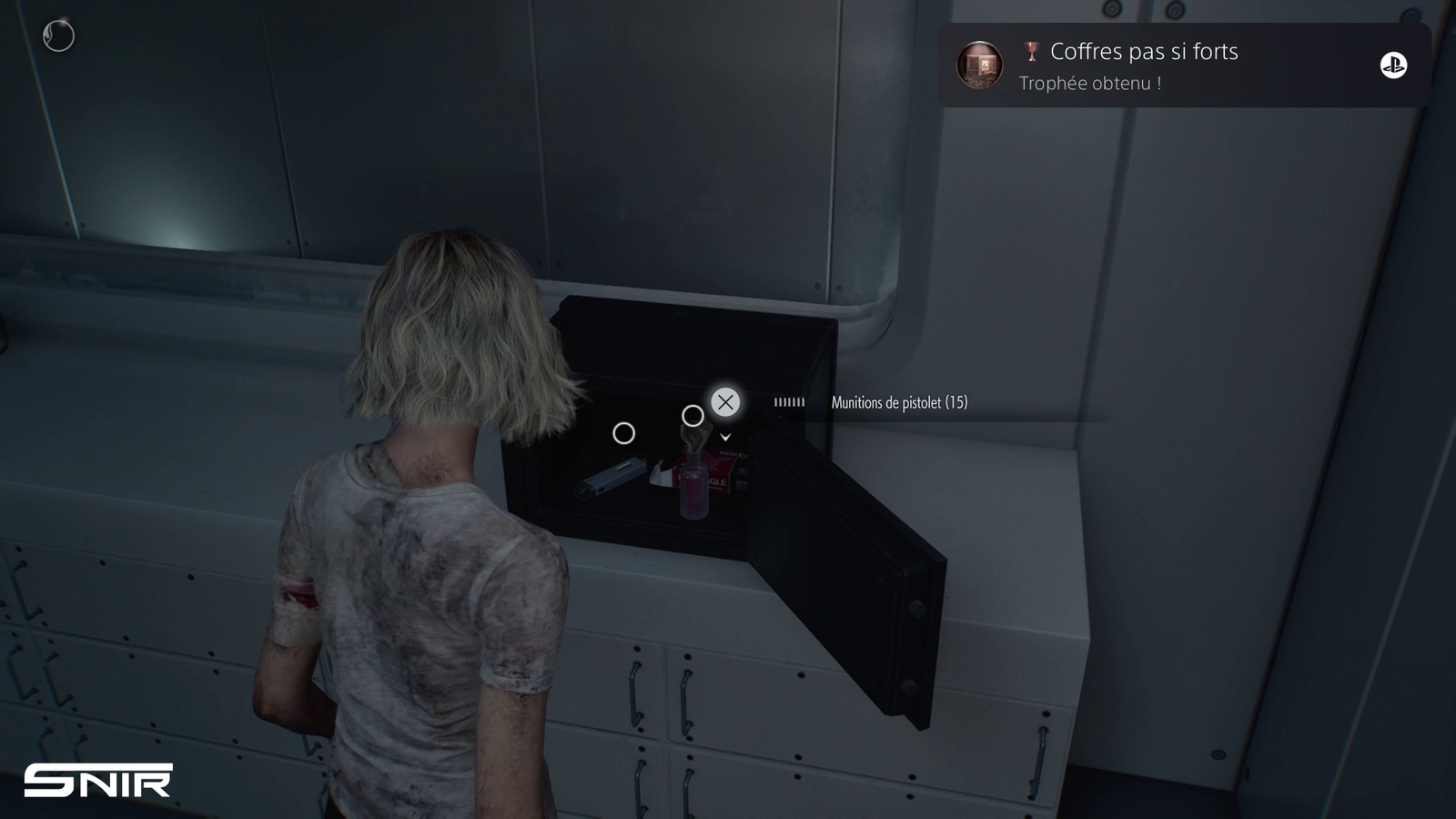Click the PlayStation logo on the trophy popup
Screen dimensions: 1456x819
tap(1393, 66)
